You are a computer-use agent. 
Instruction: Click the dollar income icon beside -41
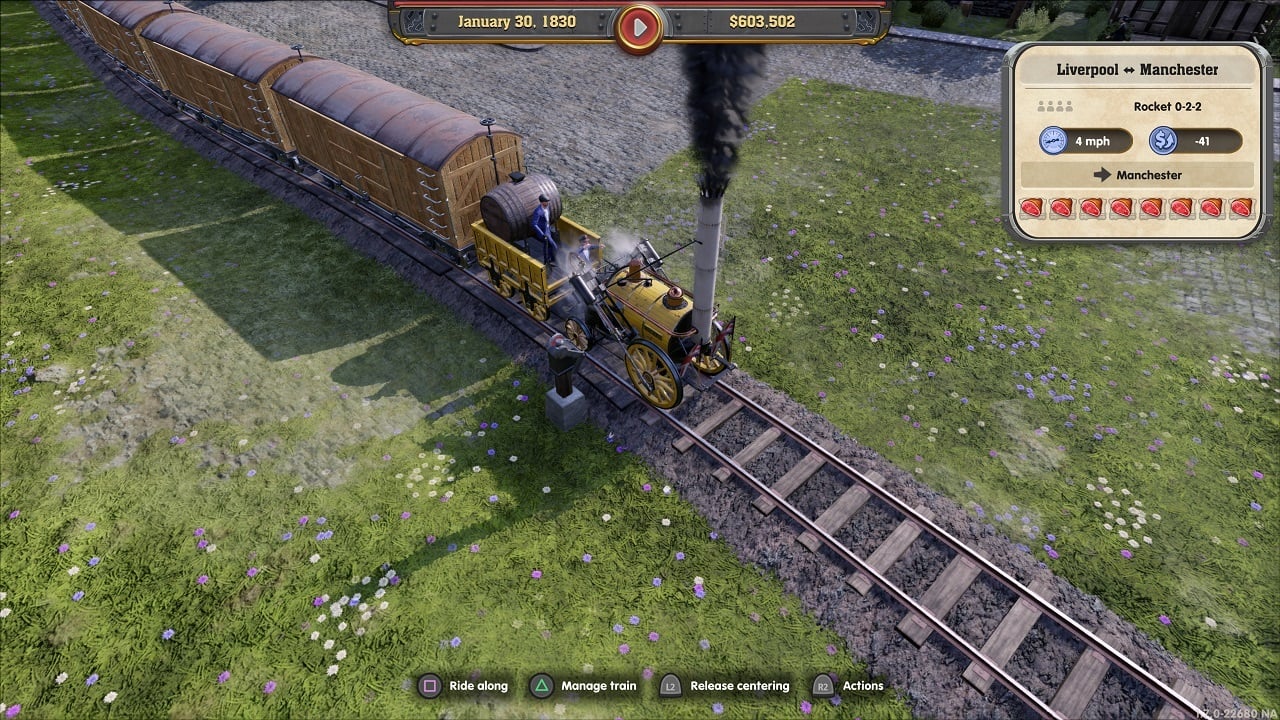(1163, 141)
